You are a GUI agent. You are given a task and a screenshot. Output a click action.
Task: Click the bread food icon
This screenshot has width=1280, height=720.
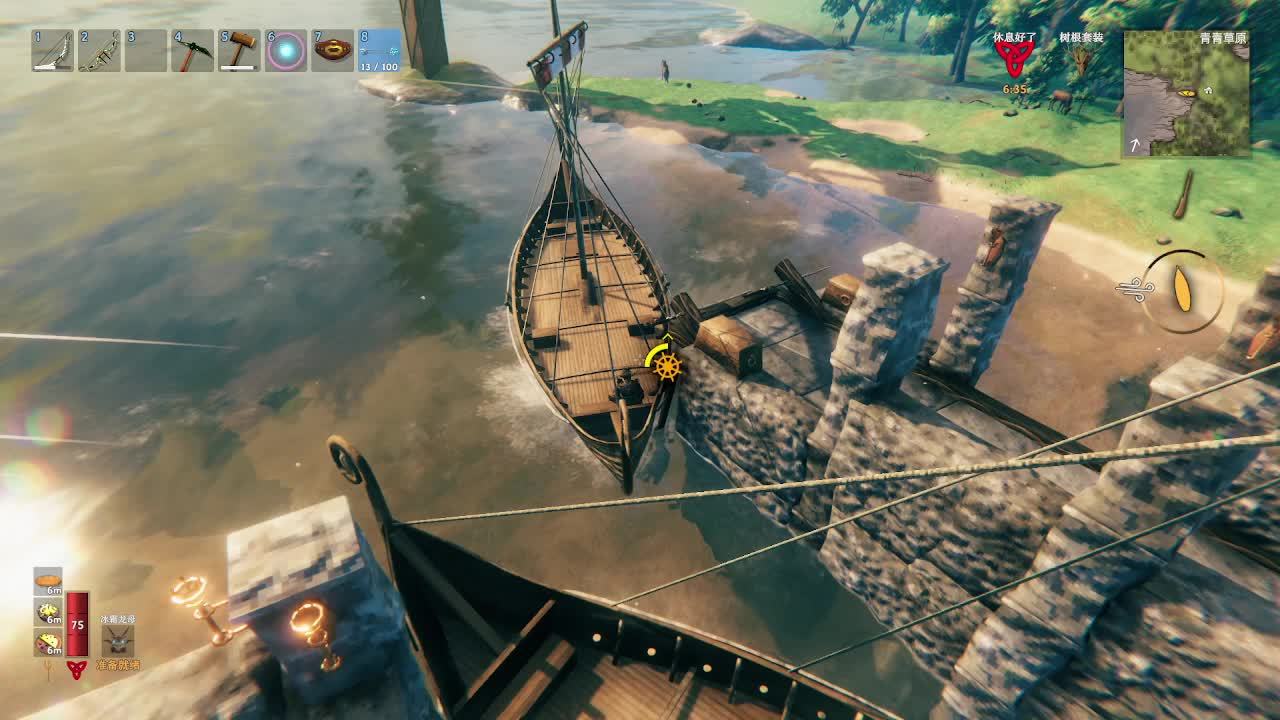pos(48,581)
